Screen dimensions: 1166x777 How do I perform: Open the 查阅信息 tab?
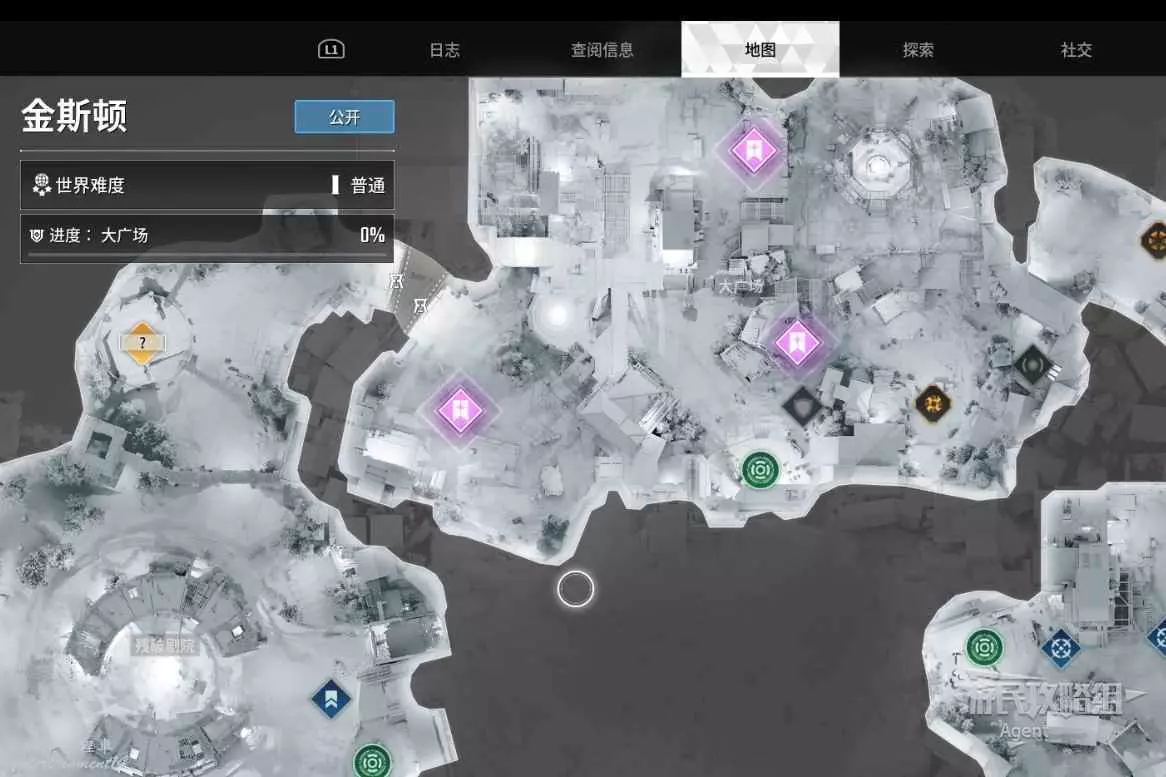602,50
